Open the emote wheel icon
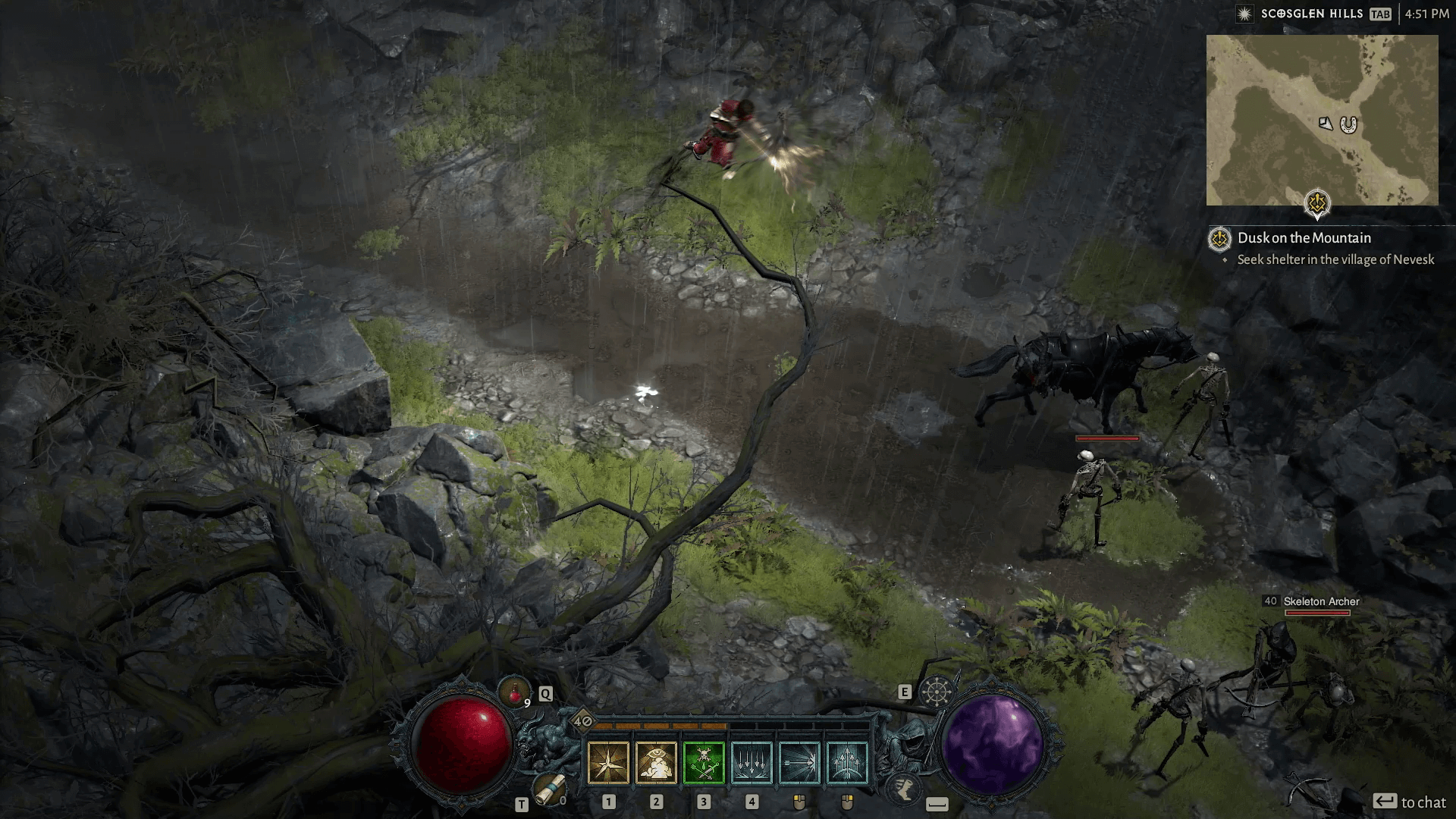The width and height of the screenshot is (1456, 819). coord(936,692)
